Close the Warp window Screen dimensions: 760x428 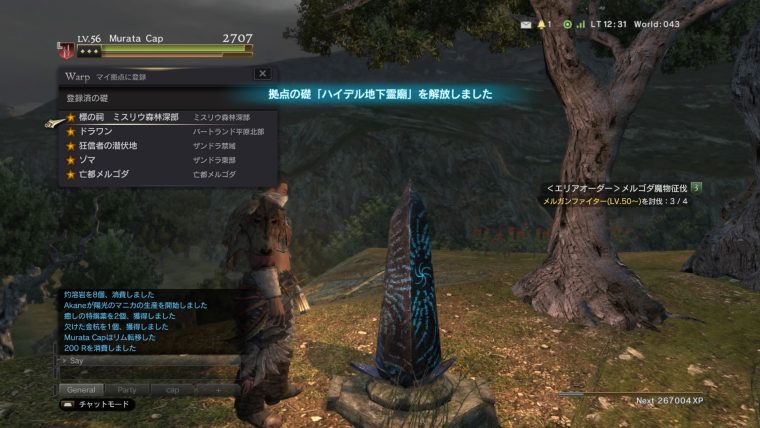[x=262, y=73]
